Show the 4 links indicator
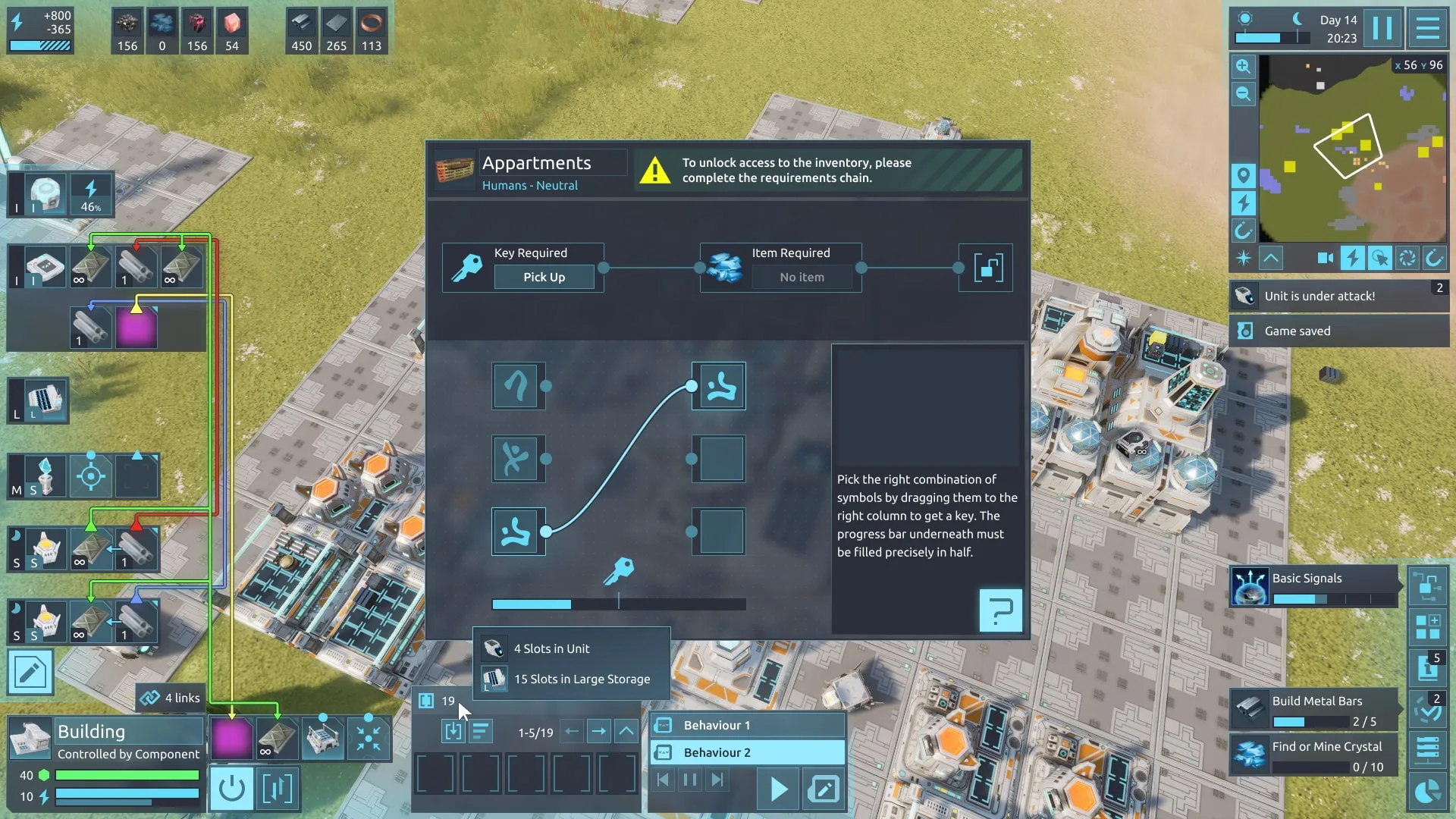 pos(170,698)
